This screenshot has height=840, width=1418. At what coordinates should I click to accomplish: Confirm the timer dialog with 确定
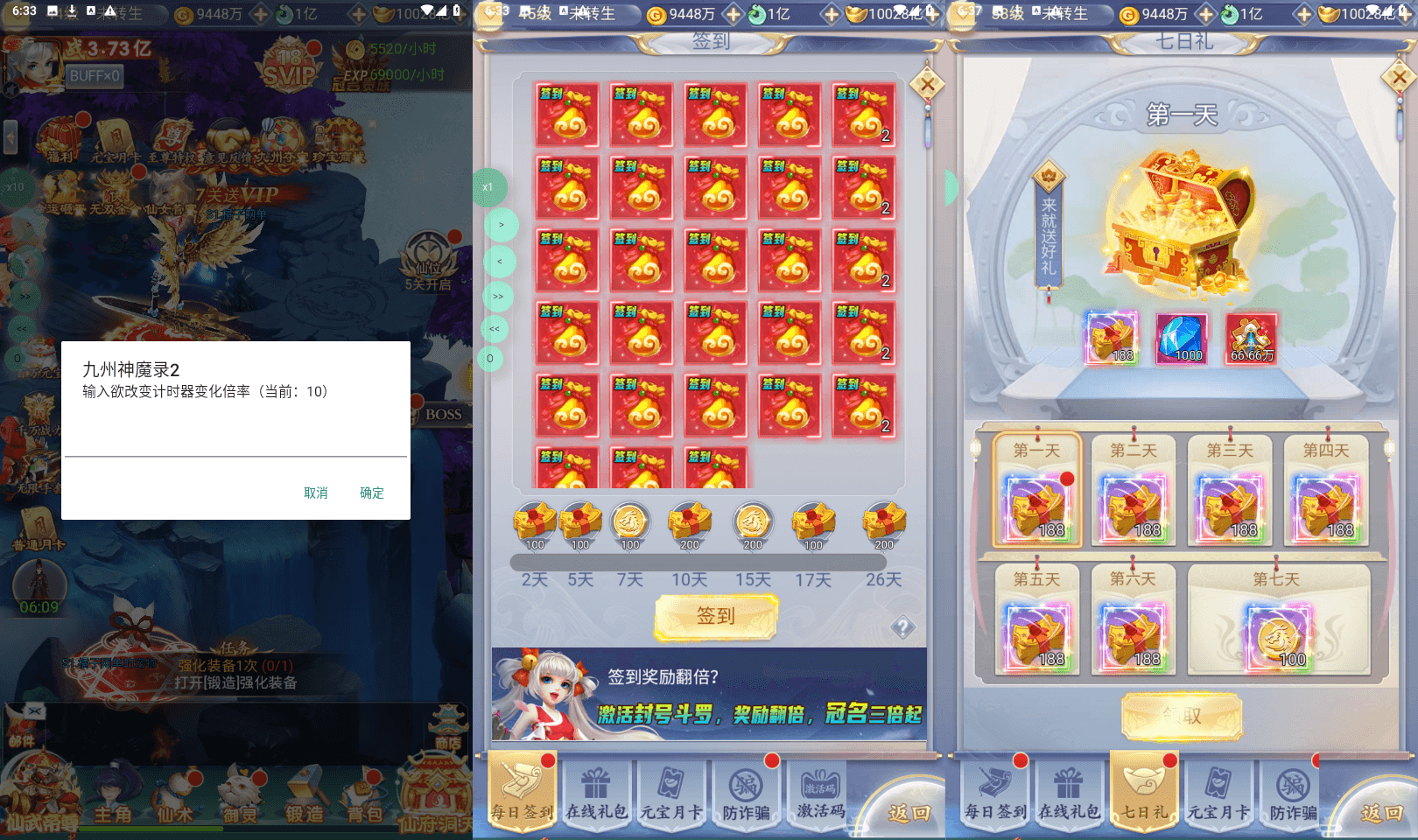pyautogui.click(x=371, y=493)
